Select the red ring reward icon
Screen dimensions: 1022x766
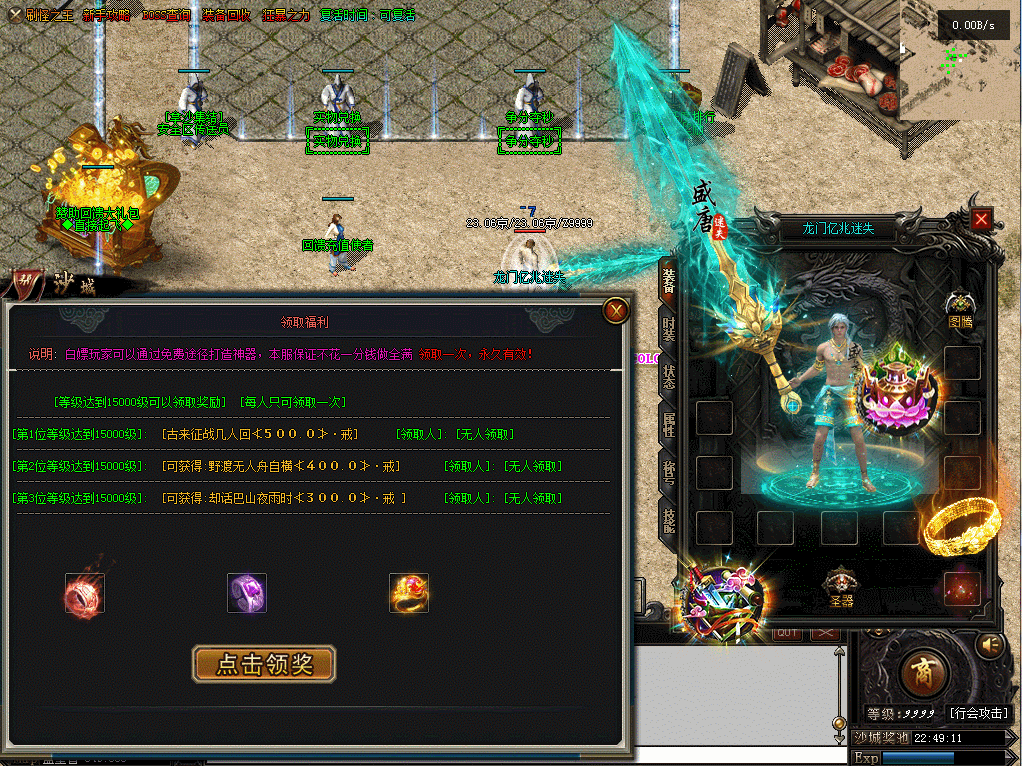point(85,593)
